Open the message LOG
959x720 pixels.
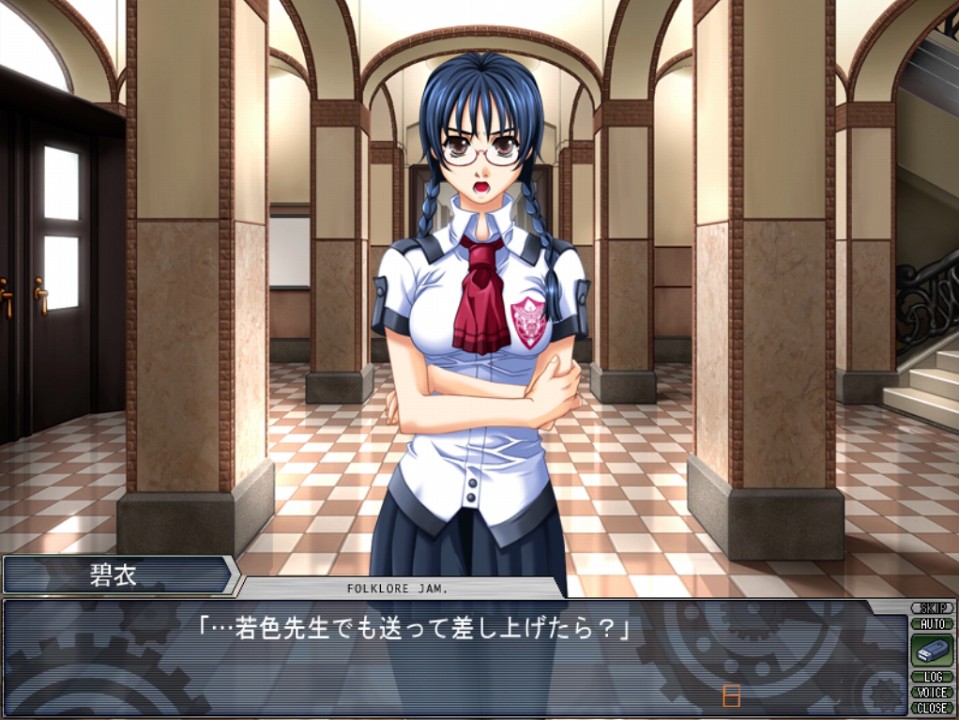coord(932,677)
